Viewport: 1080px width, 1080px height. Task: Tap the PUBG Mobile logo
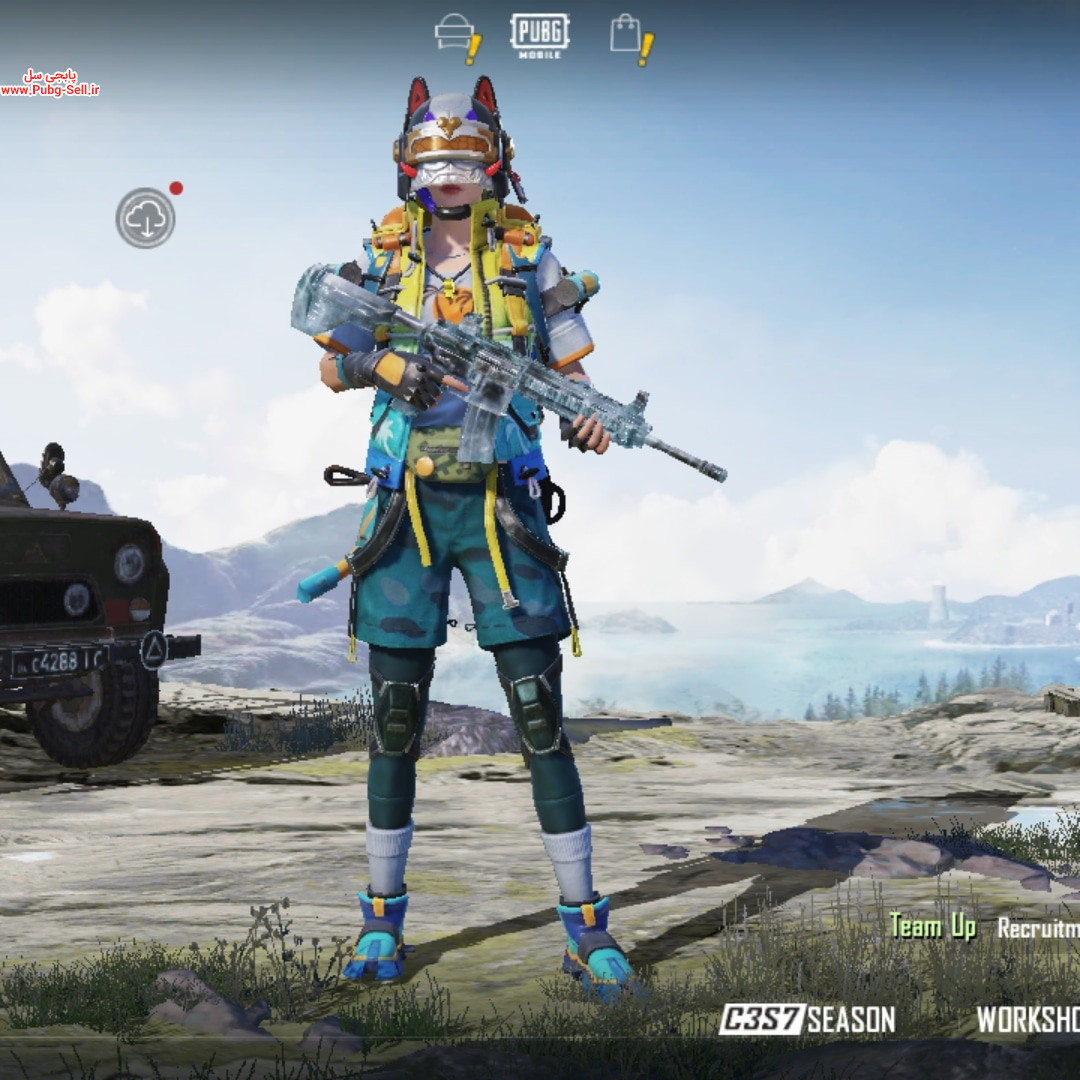(540, 34)
